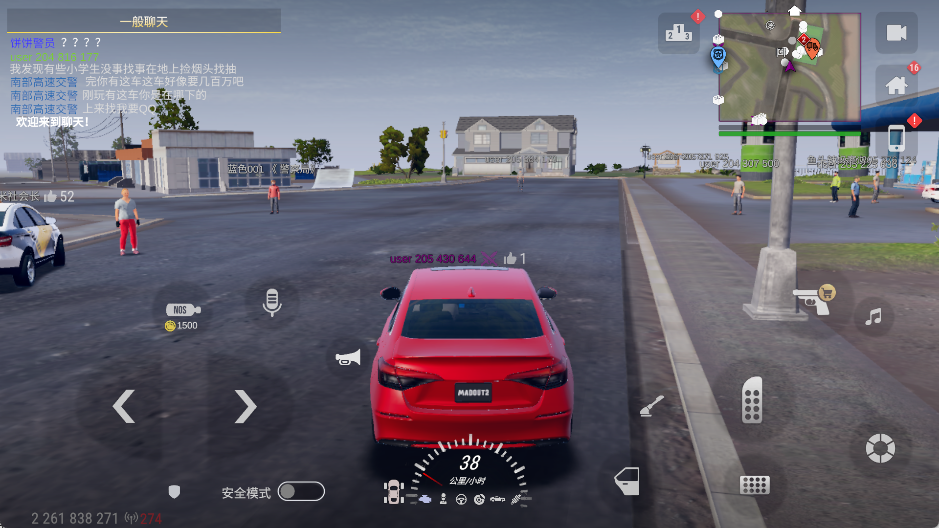Viewport: 939px width, 528px height.
Task: Pull the handbrake lever button
Action: [652, 406]
